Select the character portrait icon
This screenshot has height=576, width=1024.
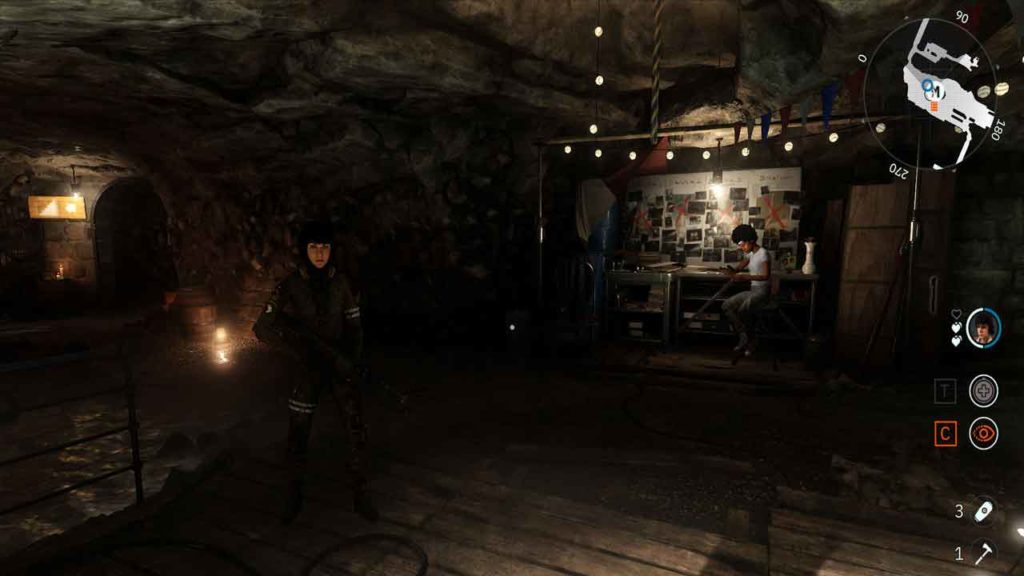click(x=983, y=327)
